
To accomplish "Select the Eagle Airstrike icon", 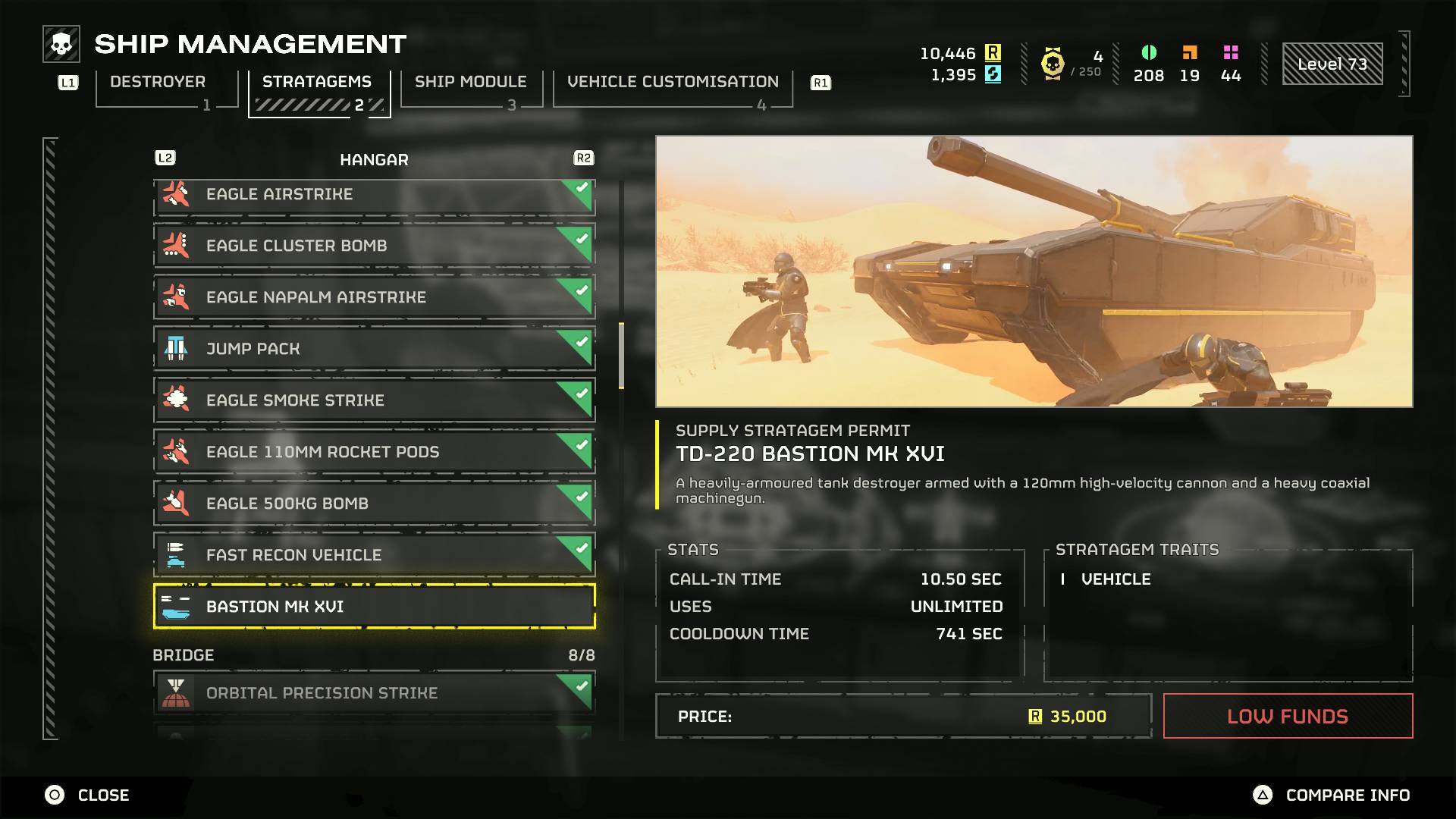I will click(177, 194).
